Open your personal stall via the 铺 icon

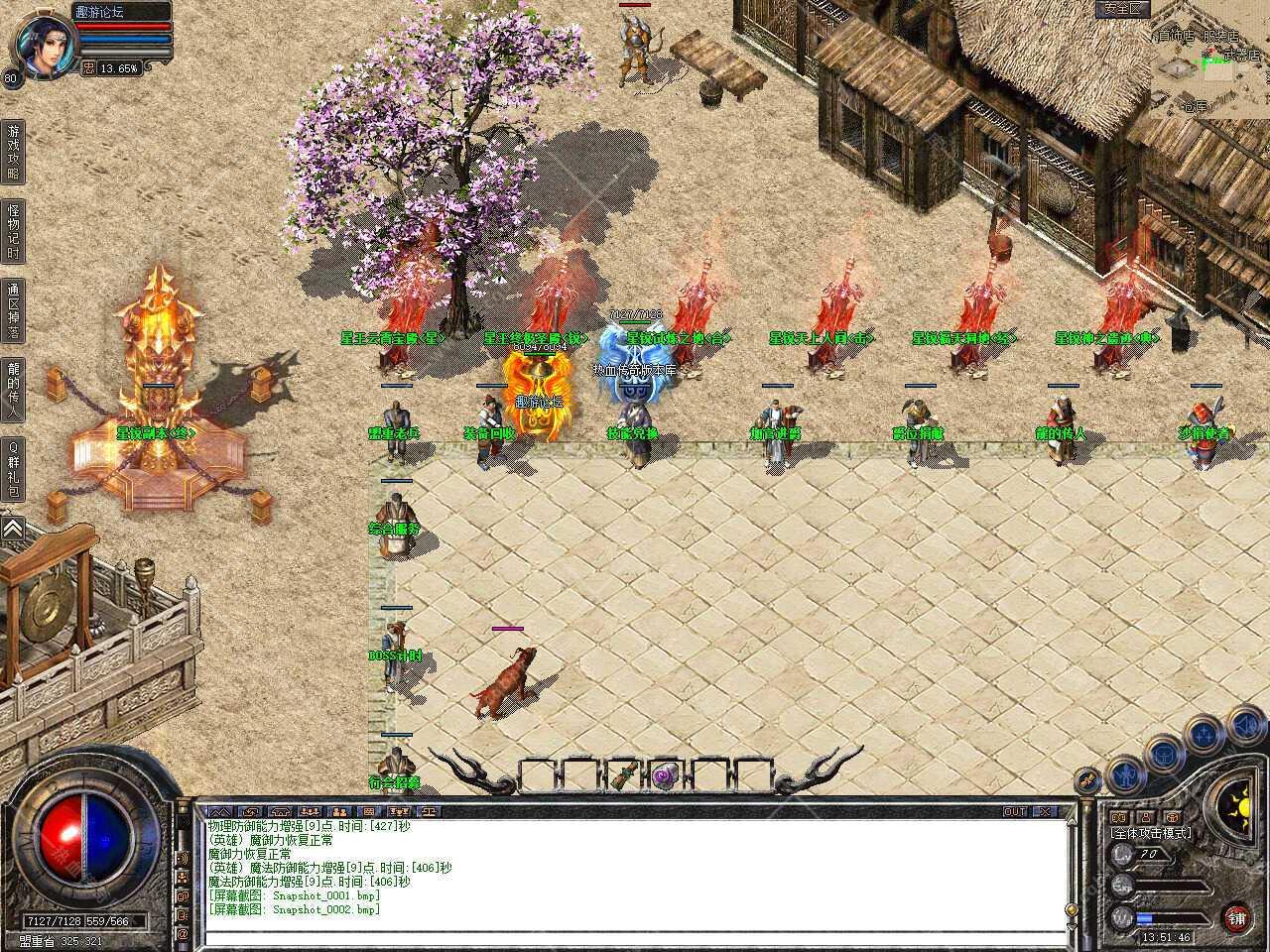tap(1237, 917)
